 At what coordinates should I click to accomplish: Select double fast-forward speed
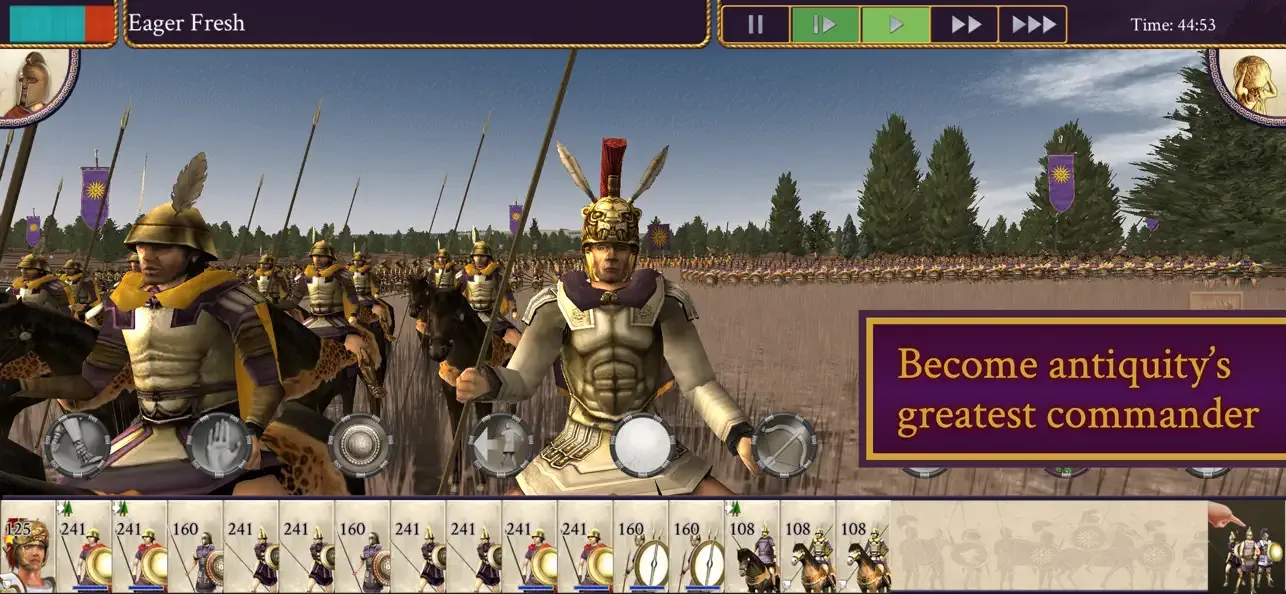pos(964,25)
